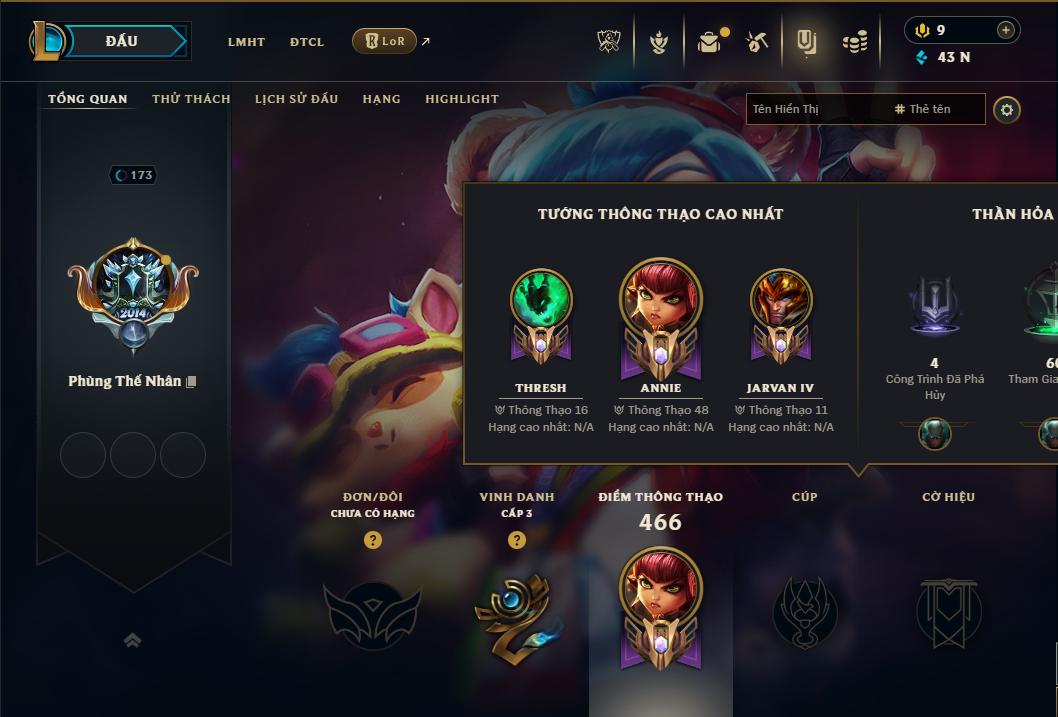
Task: Show the HIGHLIGHT tab
Action: [x=462, y=99]
